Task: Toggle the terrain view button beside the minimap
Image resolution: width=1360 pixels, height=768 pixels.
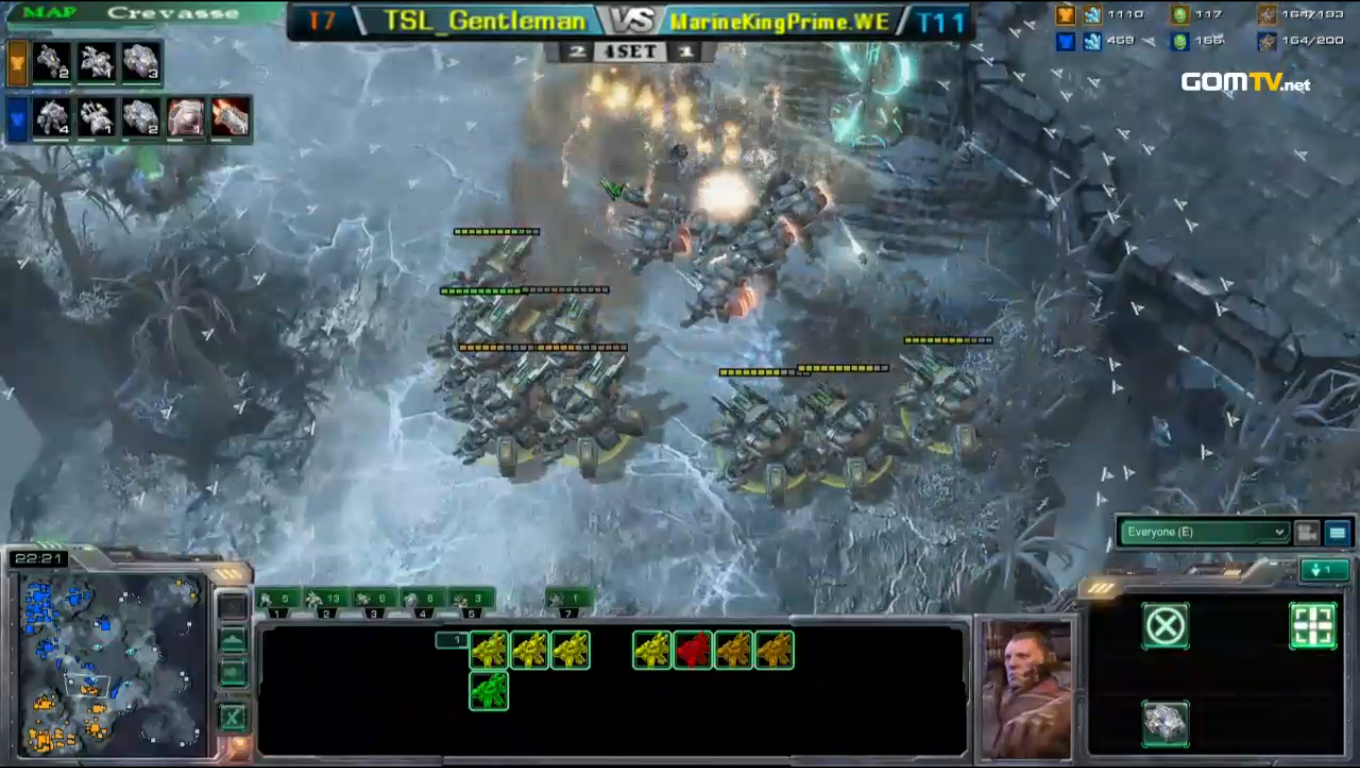Action: point(233,640)
